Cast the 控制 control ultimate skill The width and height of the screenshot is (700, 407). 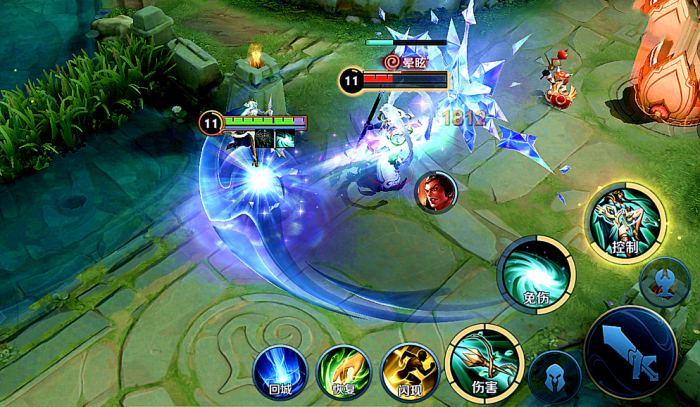click(x=624, y=221)
